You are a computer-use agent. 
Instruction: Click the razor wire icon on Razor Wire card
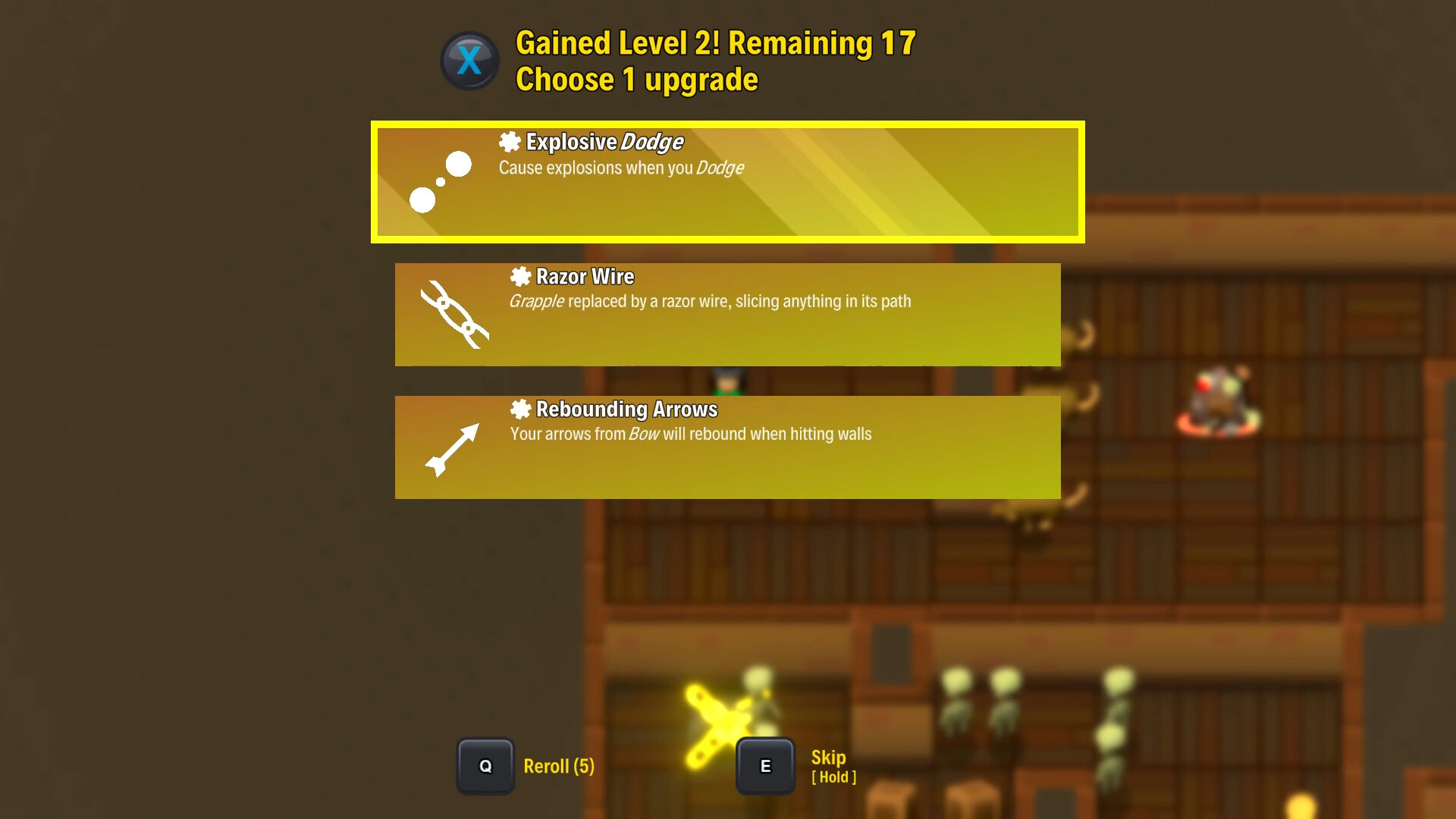tap(453, 316)
